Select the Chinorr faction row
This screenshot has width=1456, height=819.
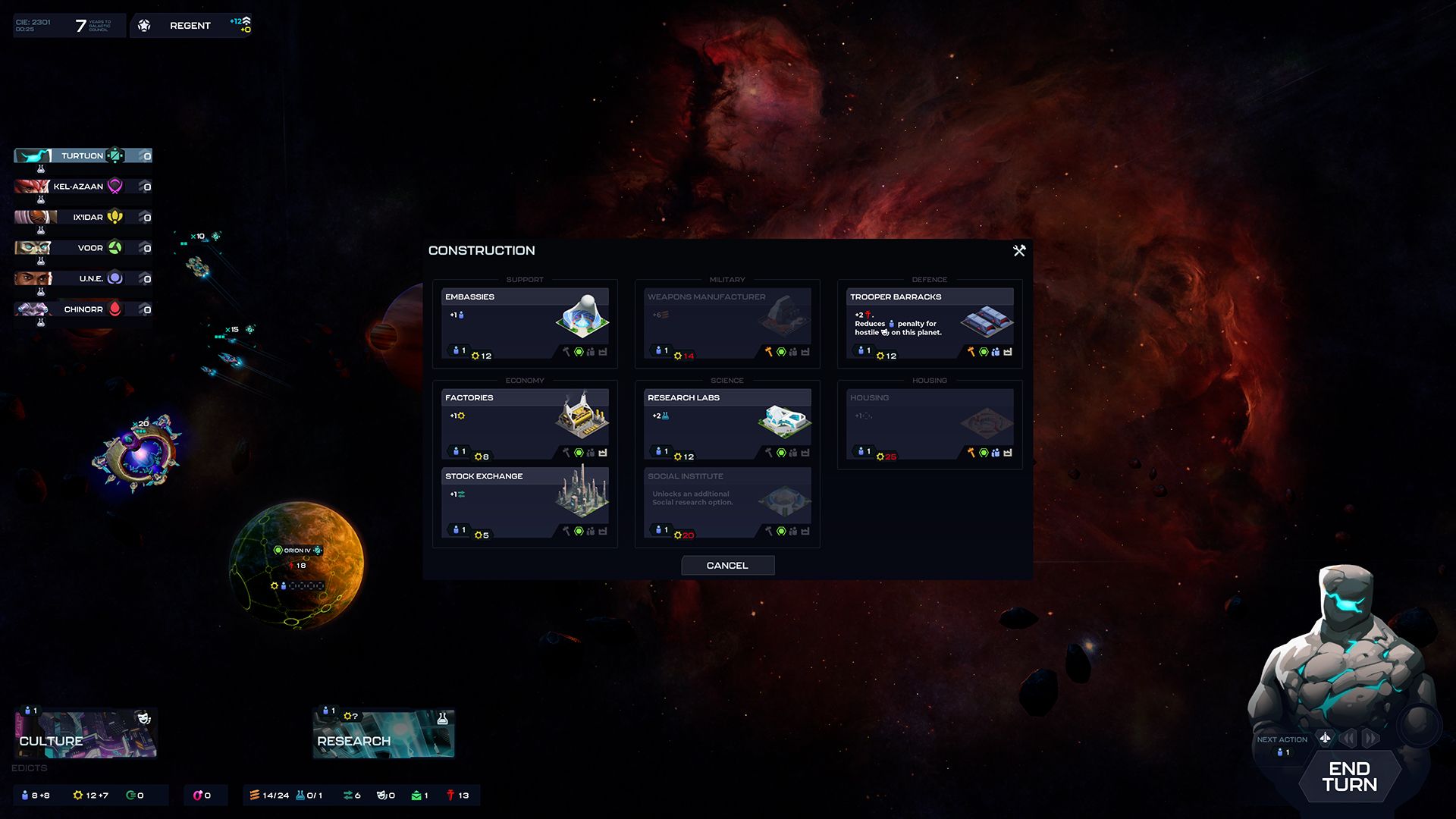tap(83, 309)
